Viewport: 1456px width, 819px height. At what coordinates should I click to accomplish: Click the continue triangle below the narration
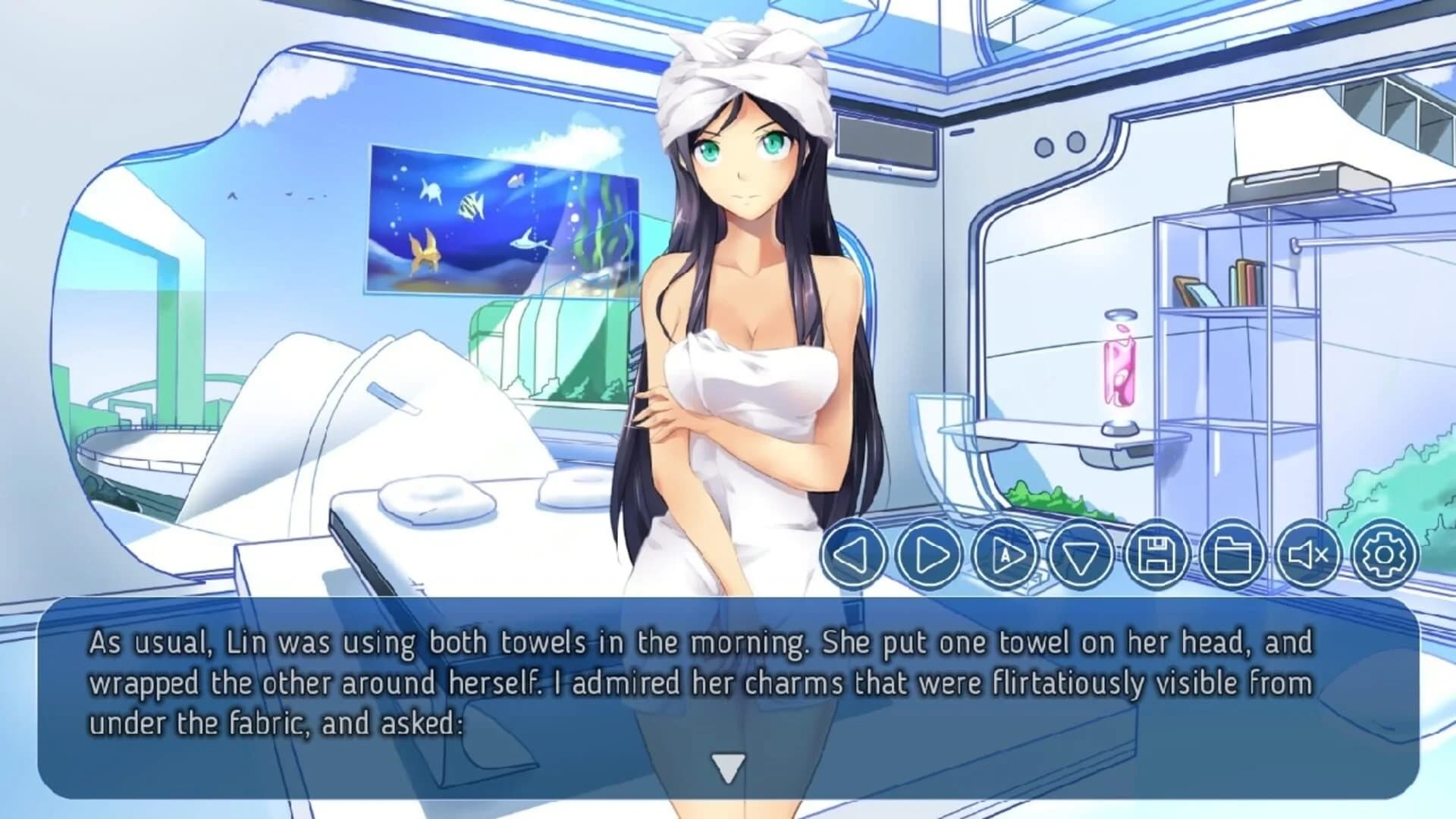point(730,767)
